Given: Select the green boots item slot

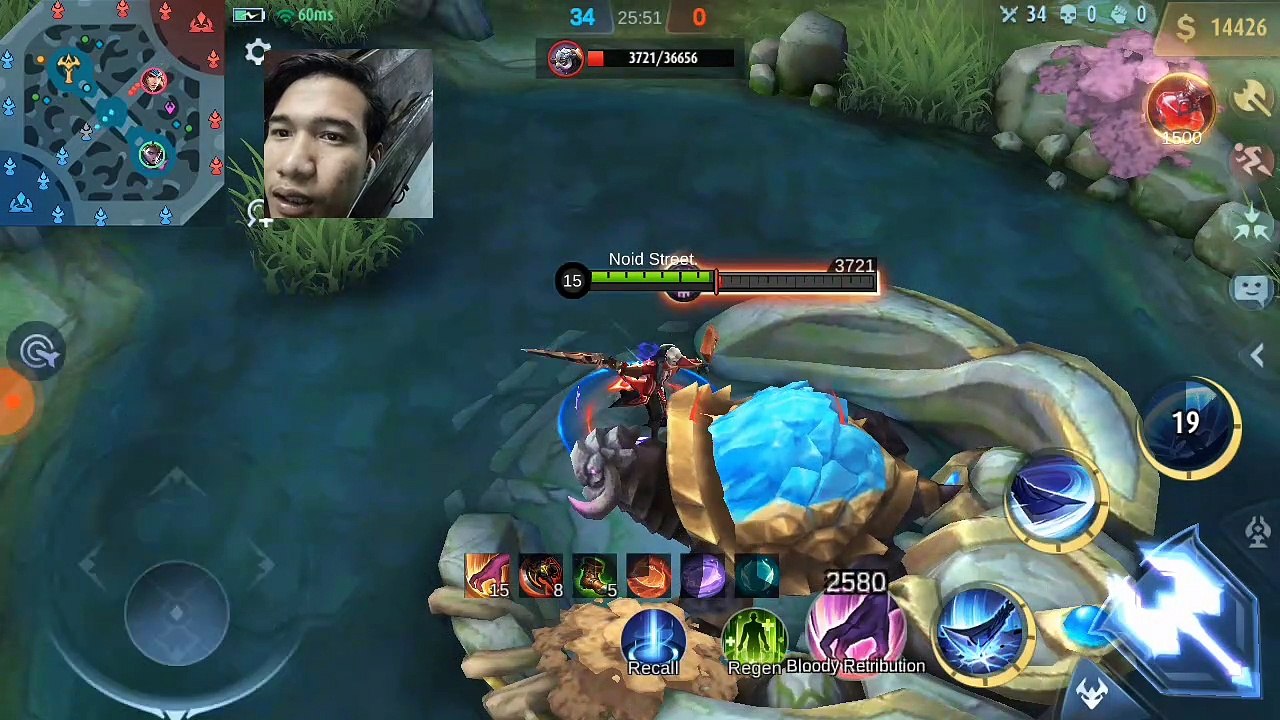Looking at the screenshot, I should click(x=596, y=576).
